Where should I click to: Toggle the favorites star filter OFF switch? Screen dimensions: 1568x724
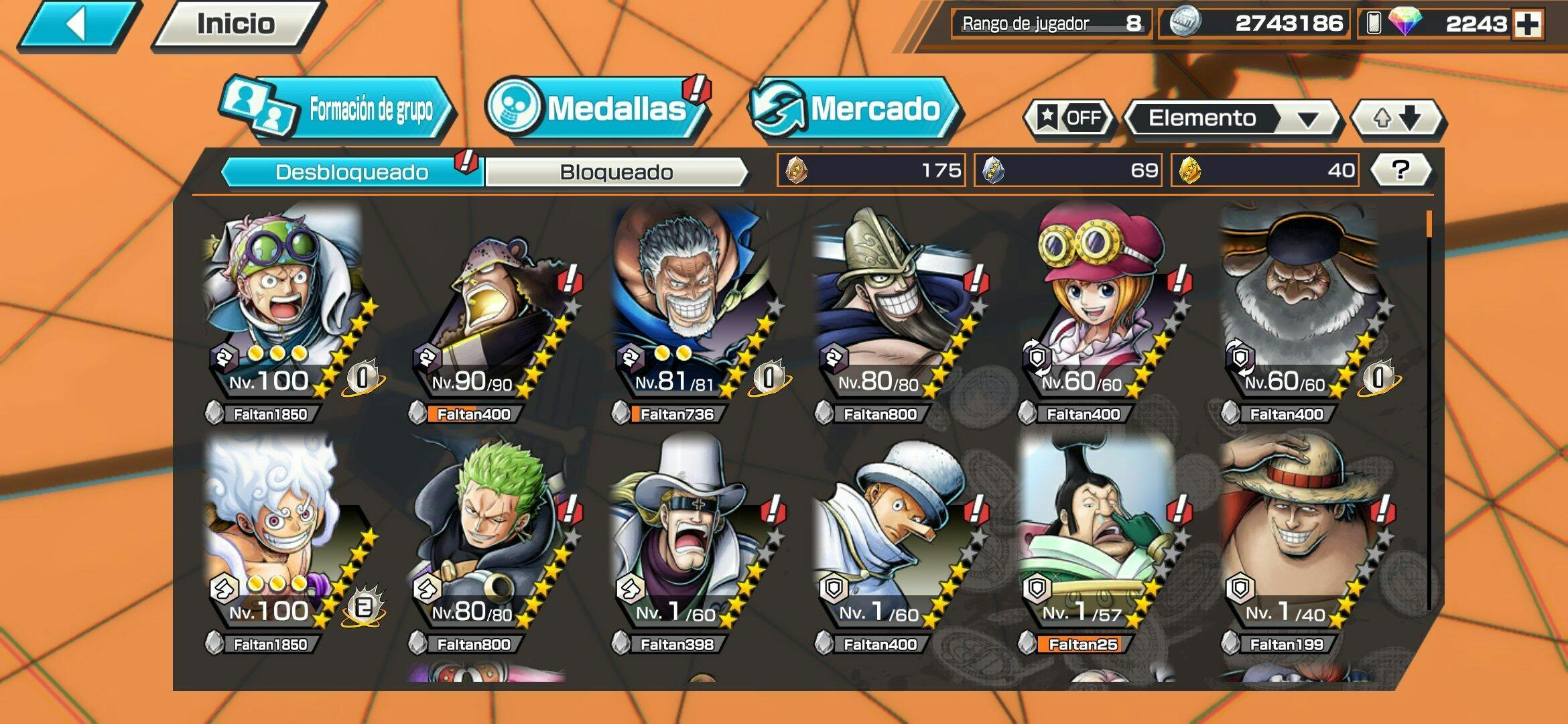click(1069, 119)
